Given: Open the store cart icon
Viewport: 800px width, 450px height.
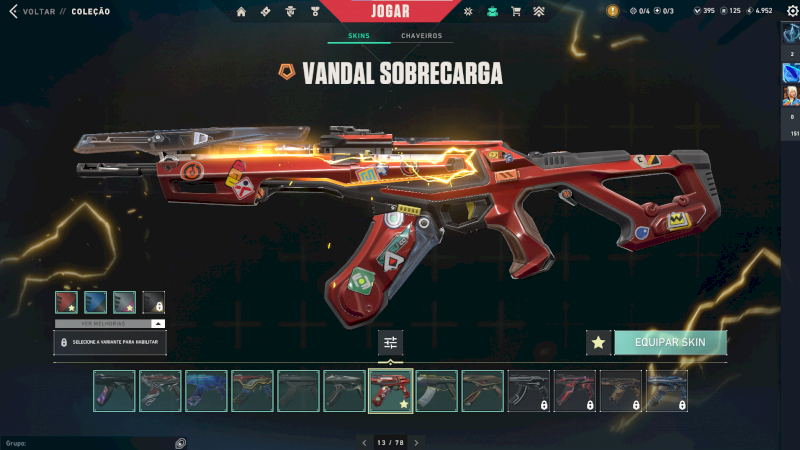Looking at the screenshot, I should 516,12.
